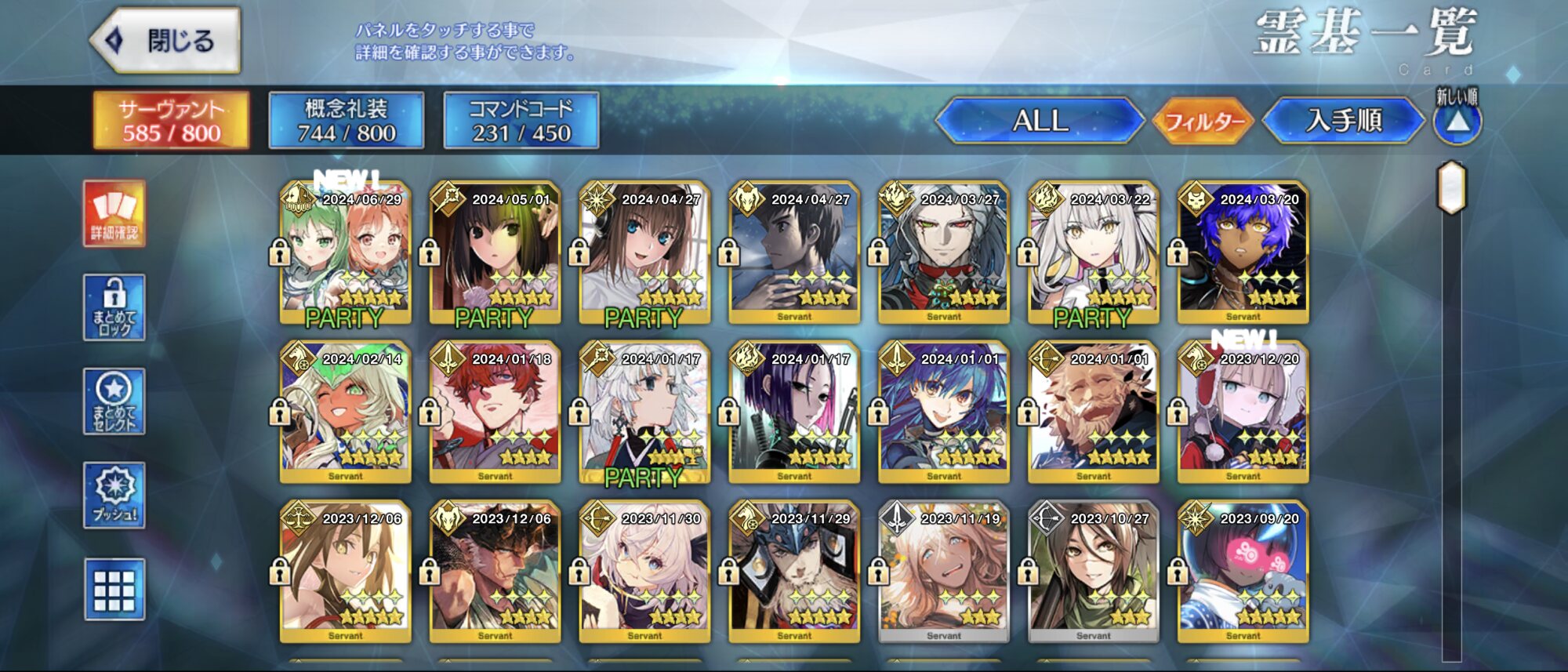Viewport: 1568px width, 672px height.
Task: Click the 詳細確認 cards icon
Action: tap(114, 213)
